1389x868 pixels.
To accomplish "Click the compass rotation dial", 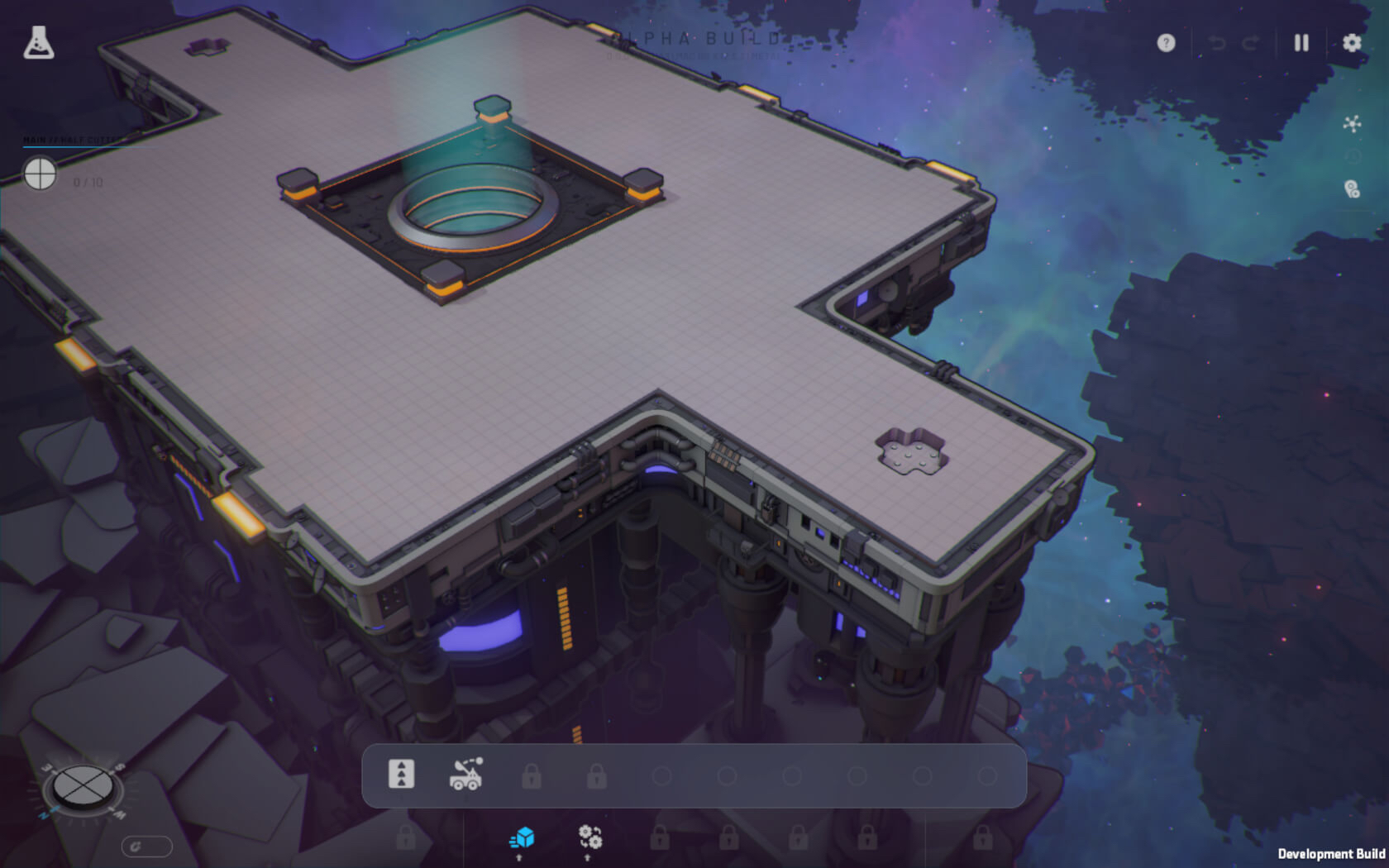I will coord(82,786).
